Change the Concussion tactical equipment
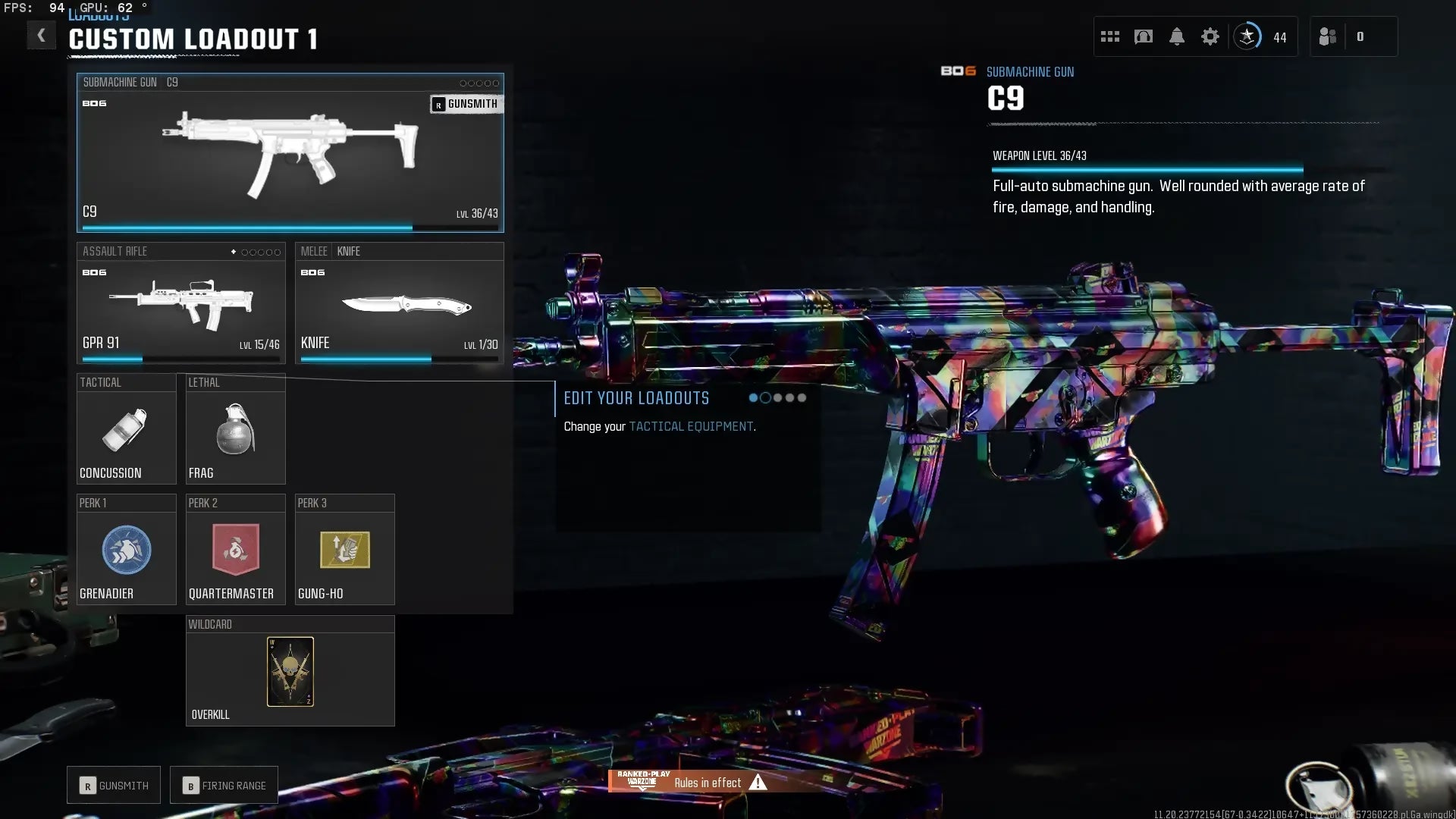This screenshot has height=819, width=1456. (x=126, y=429)
